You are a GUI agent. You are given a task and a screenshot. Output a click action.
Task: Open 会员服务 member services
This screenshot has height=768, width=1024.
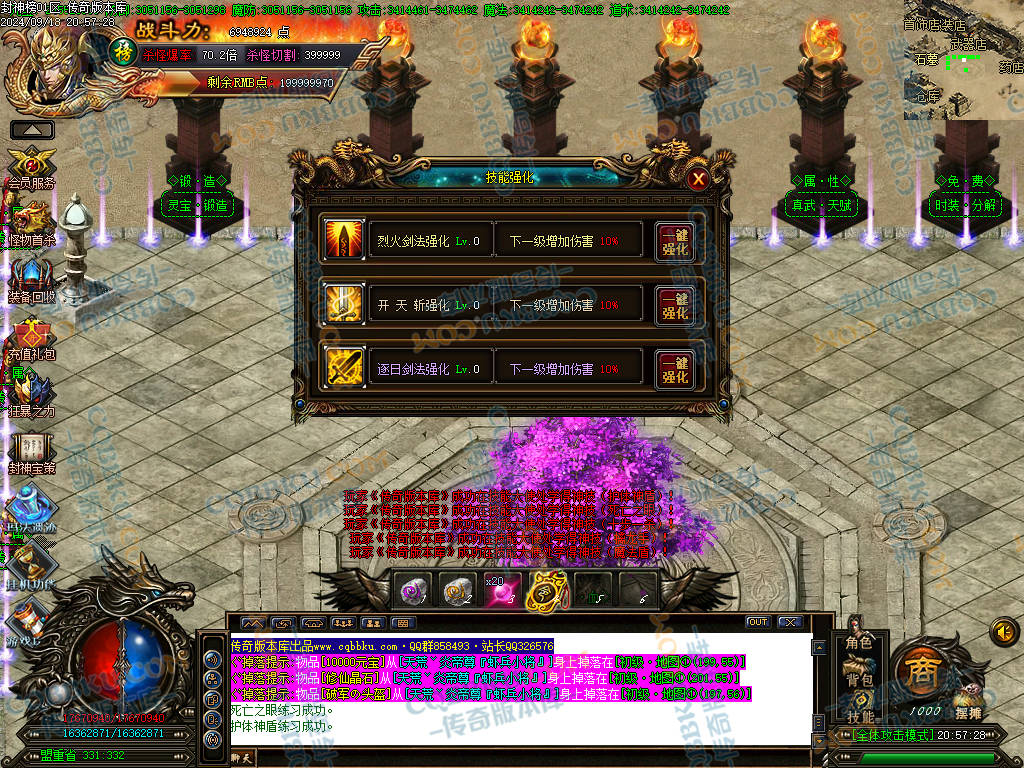(30, 163)
